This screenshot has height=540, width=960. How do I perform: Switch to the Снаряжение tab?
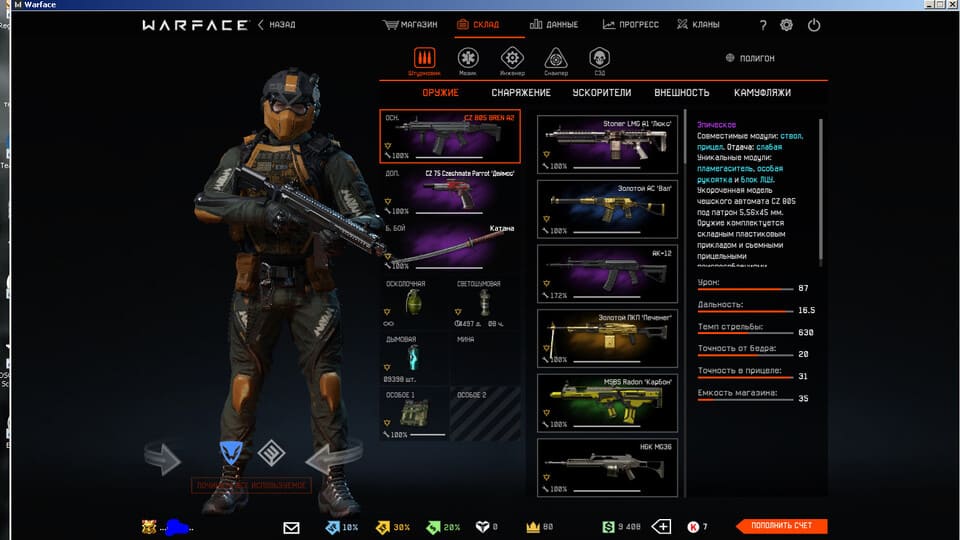520,93
